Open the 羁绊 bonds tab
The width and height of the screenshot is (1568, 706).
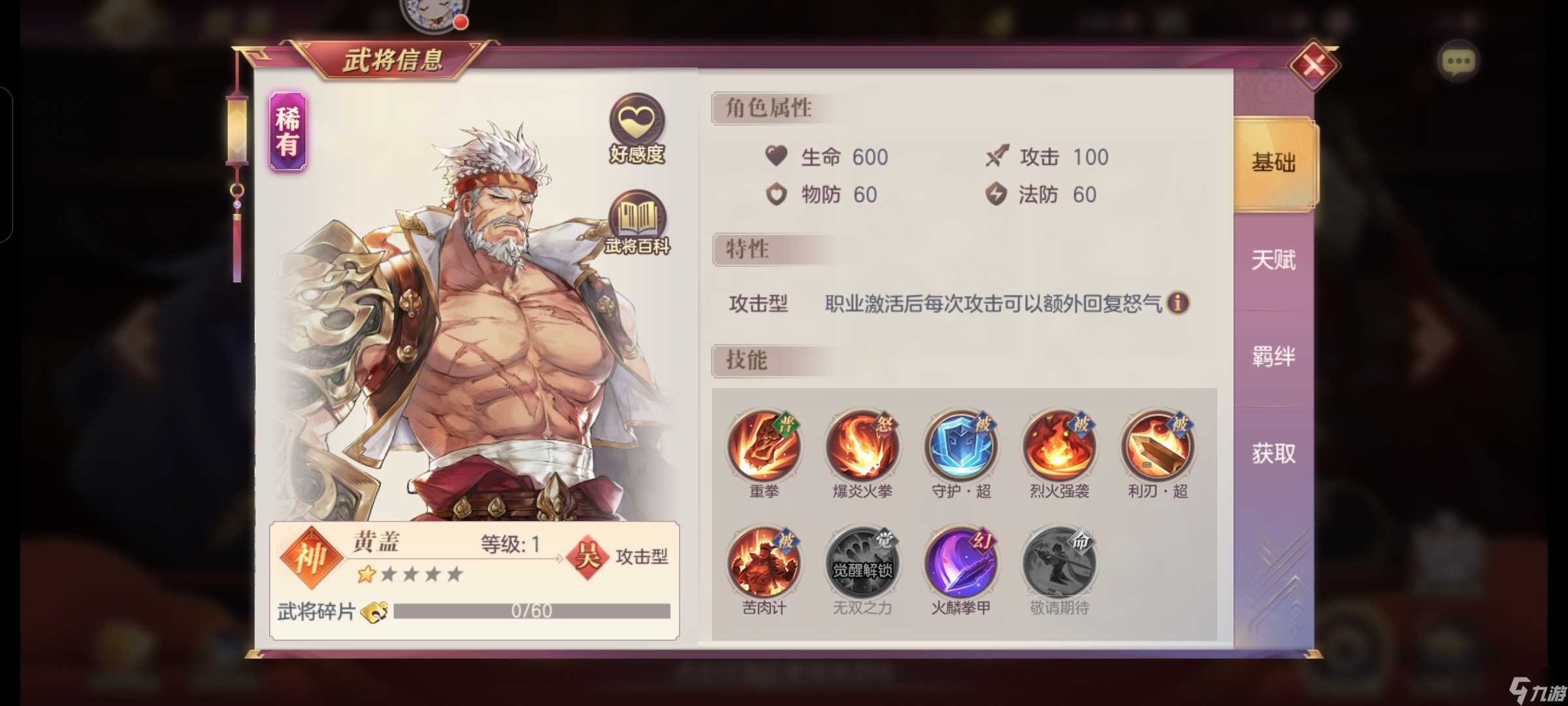[1273, 355]
